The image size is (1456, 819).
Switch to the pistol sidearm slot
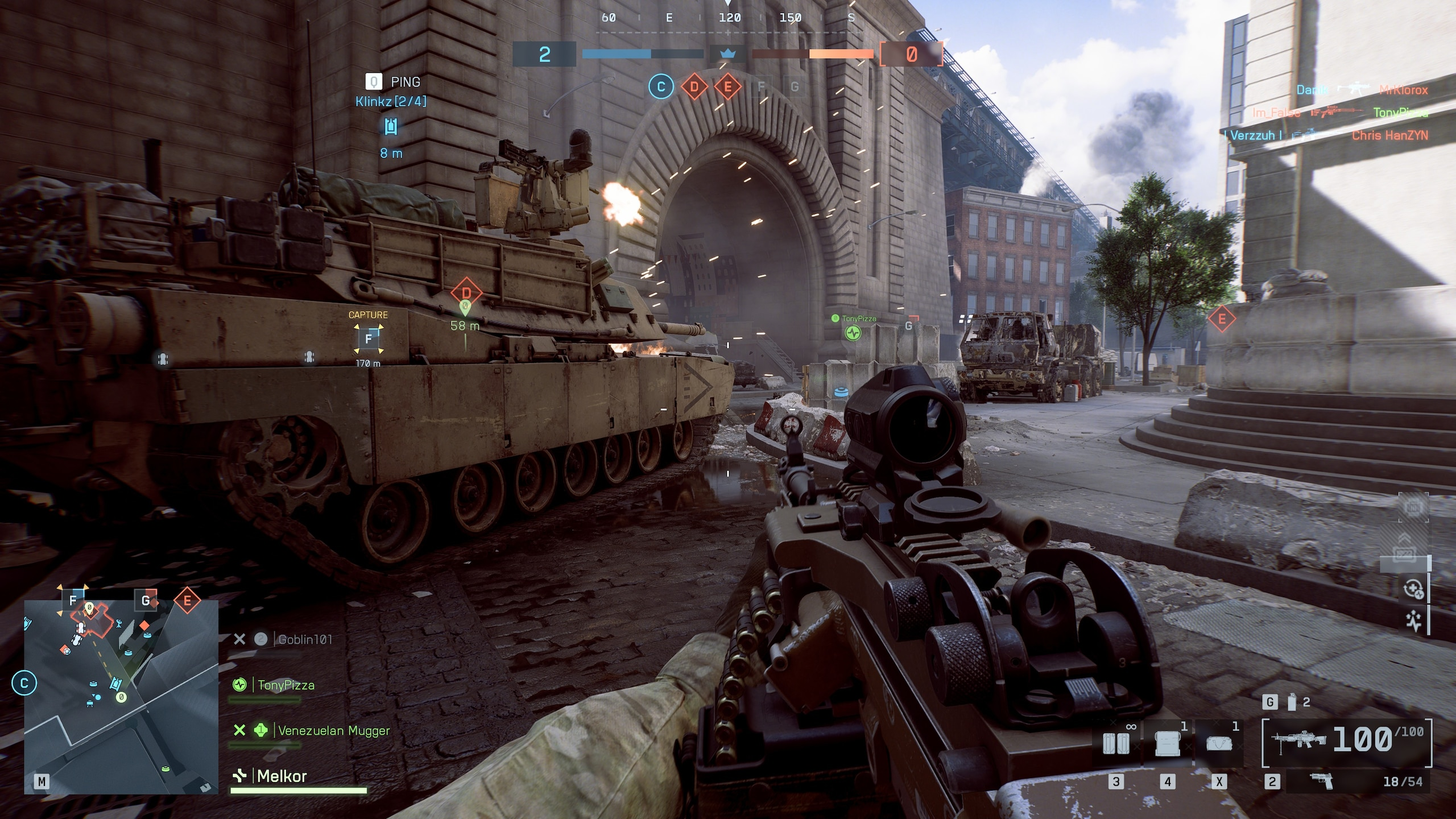pos(1319,781)
